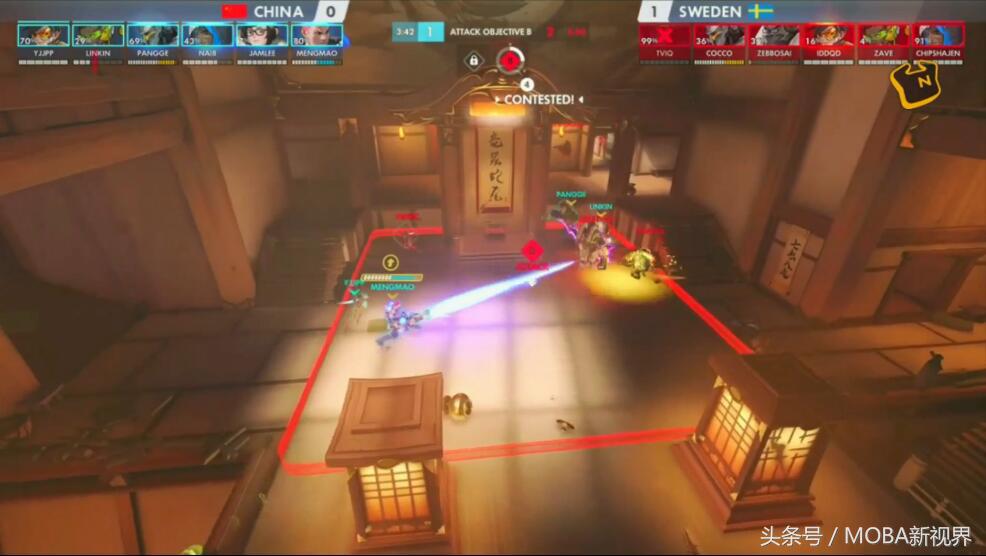Screen dimensions: 986x556
Task: Spectate LINKIN from the China roster
Action: 98,36
